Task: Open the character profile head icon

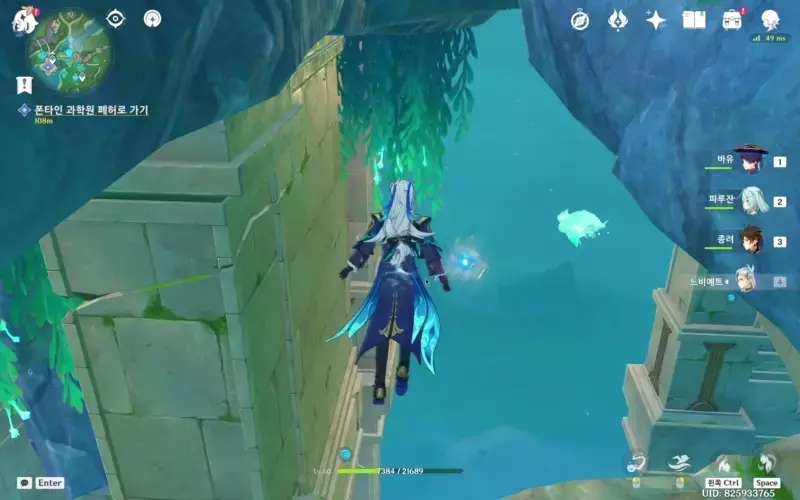Action: (x=770, y=20)
